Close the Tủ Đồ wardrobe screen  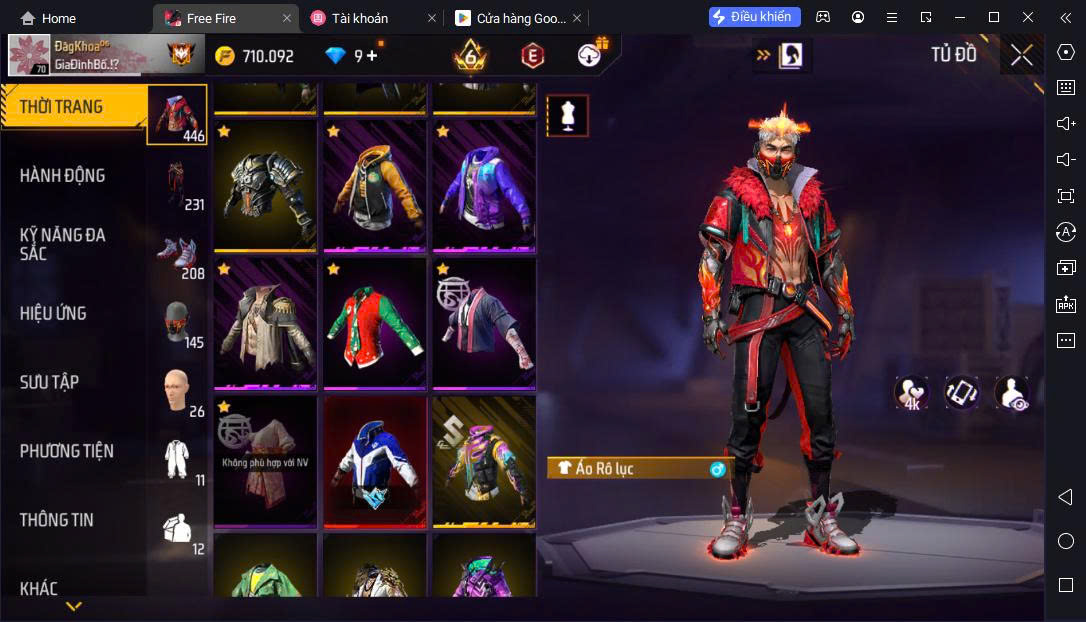(x=1021, y=55)
